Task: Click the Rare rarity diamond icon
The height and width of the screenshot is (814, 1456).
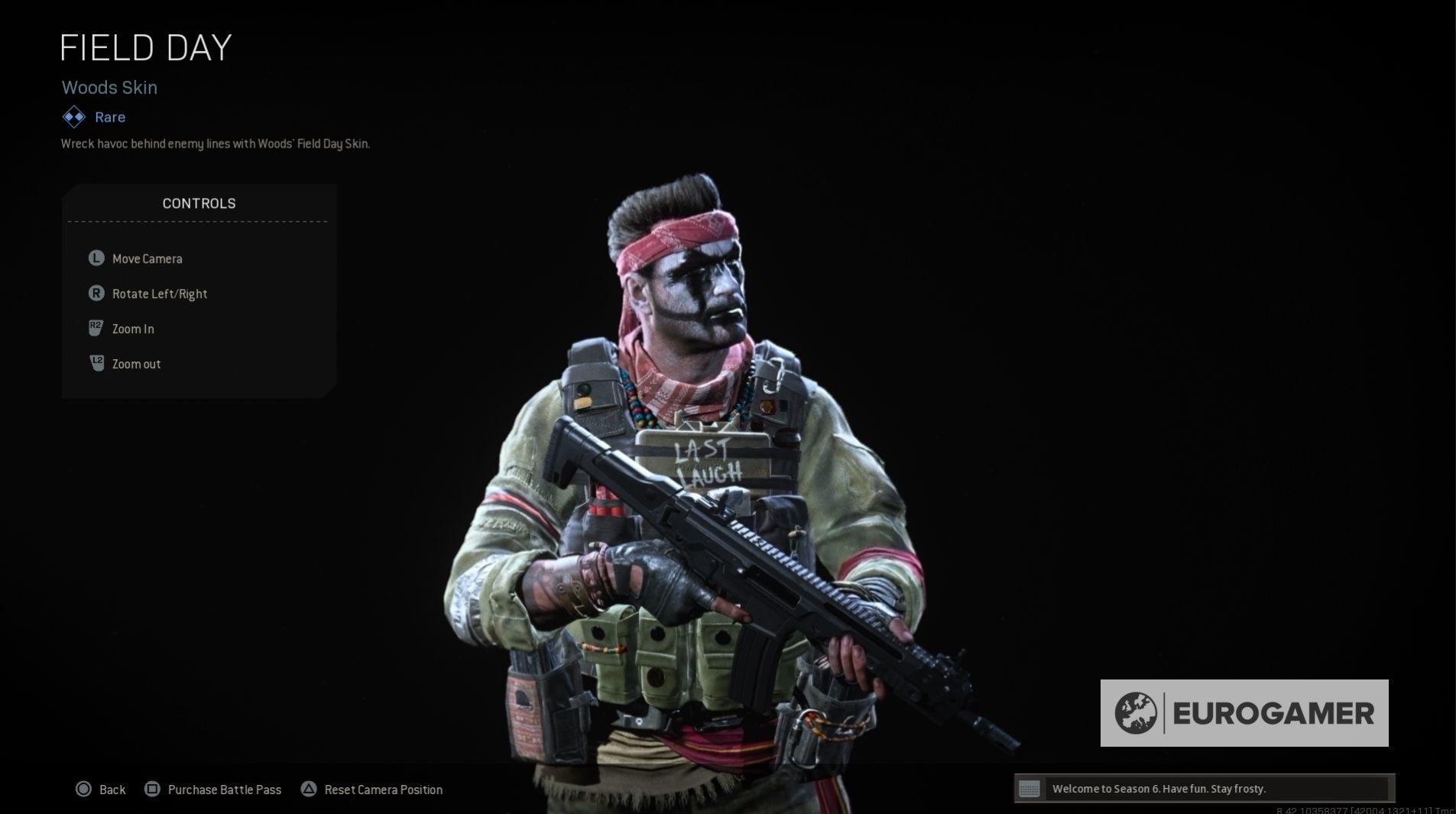Action: click(x=73, y=117)
